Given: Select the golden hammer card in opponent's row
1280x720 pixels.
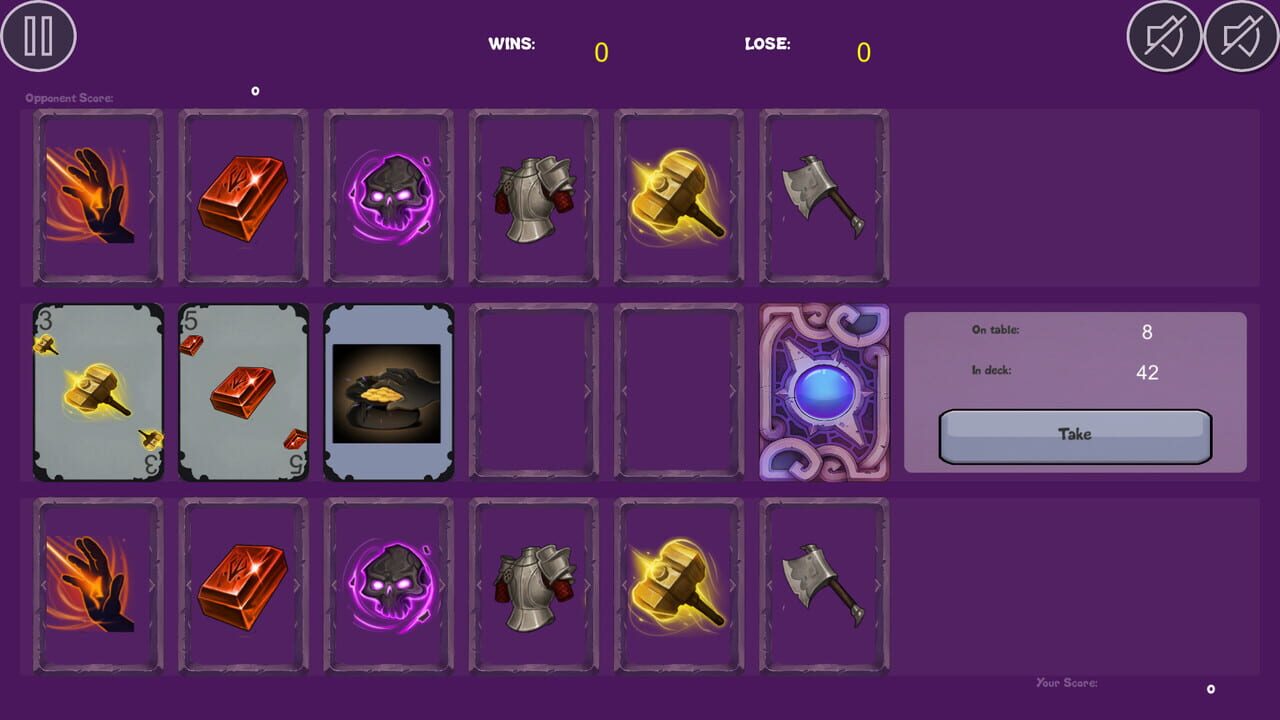Looking at the screenshot, I should click(678, 196).
